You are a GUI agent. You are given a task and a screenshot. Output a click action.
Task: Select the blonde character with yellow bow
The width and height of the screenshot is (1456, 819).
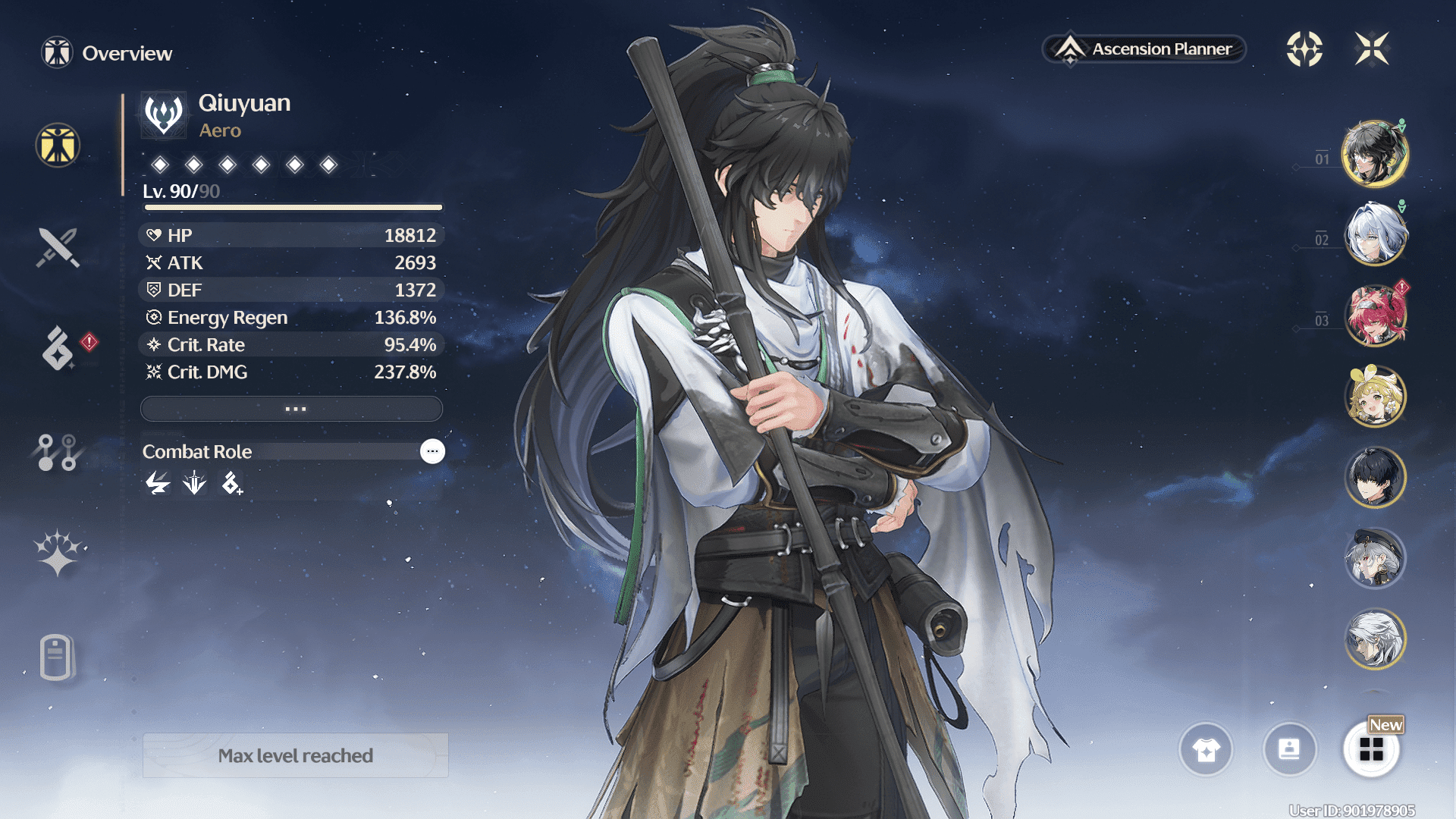(1374, 396)
